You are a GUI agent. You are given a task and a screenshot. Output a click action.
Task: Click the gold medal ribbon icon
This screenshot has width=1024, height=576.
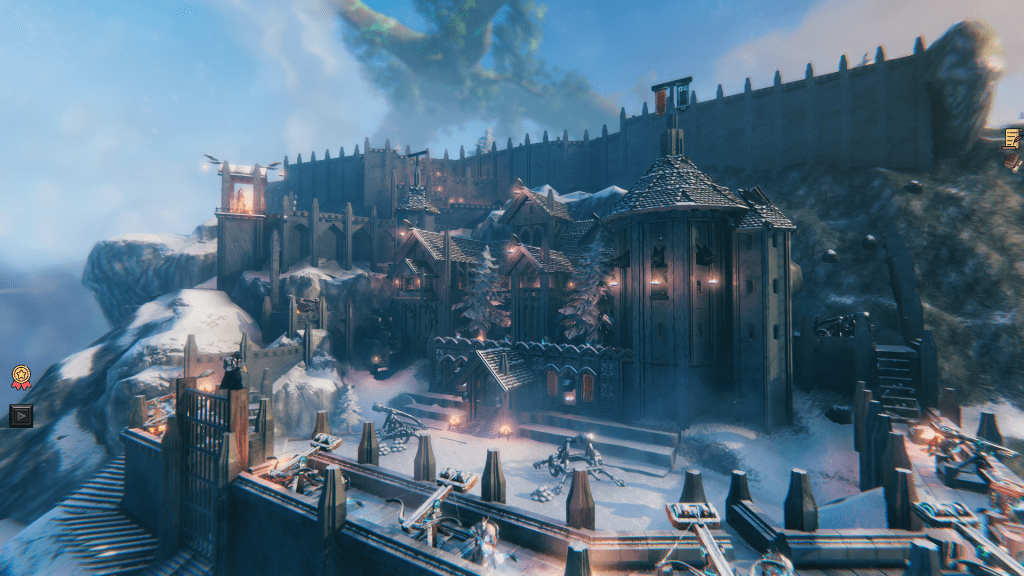click(x=21, y=377)
